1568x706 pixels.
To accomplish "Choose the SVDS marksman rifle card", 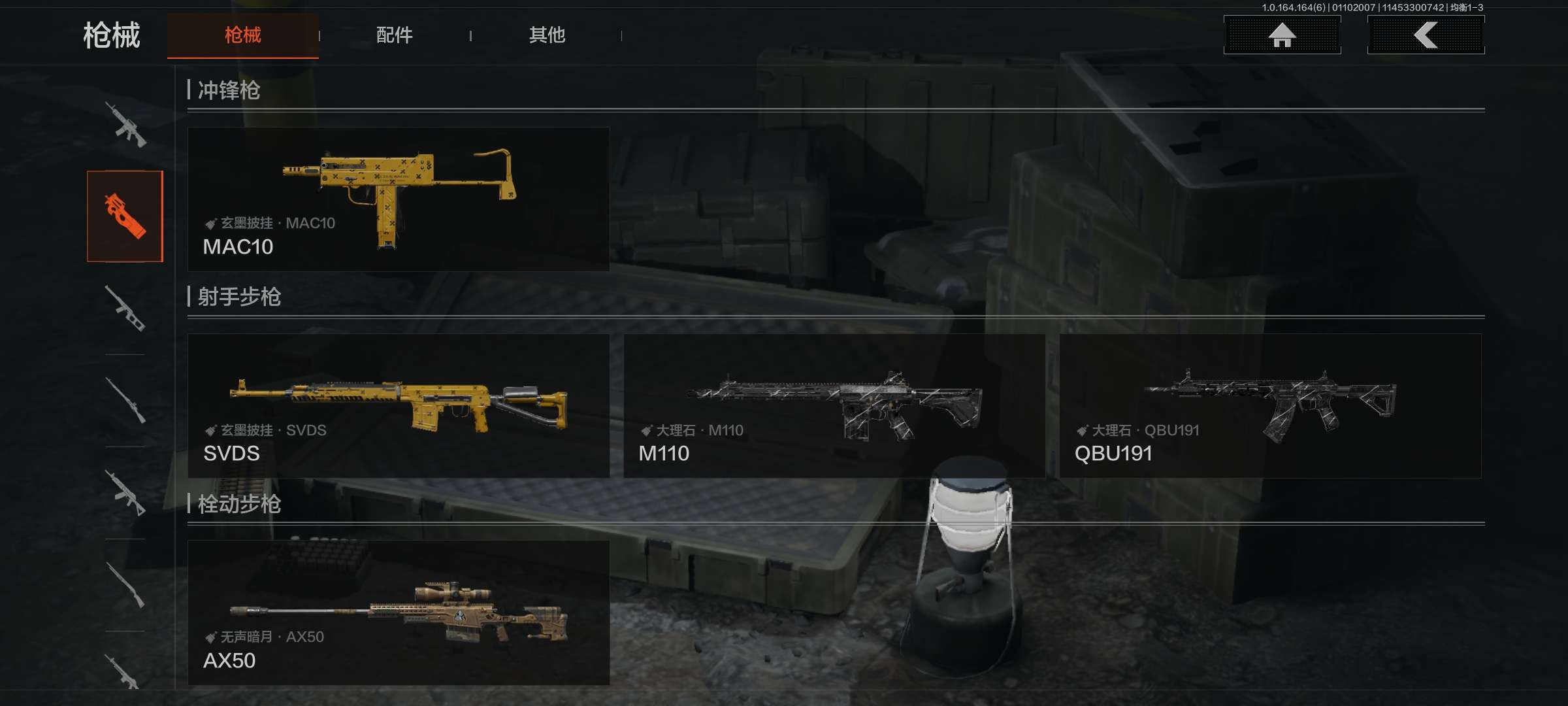I will click(399, 406).
